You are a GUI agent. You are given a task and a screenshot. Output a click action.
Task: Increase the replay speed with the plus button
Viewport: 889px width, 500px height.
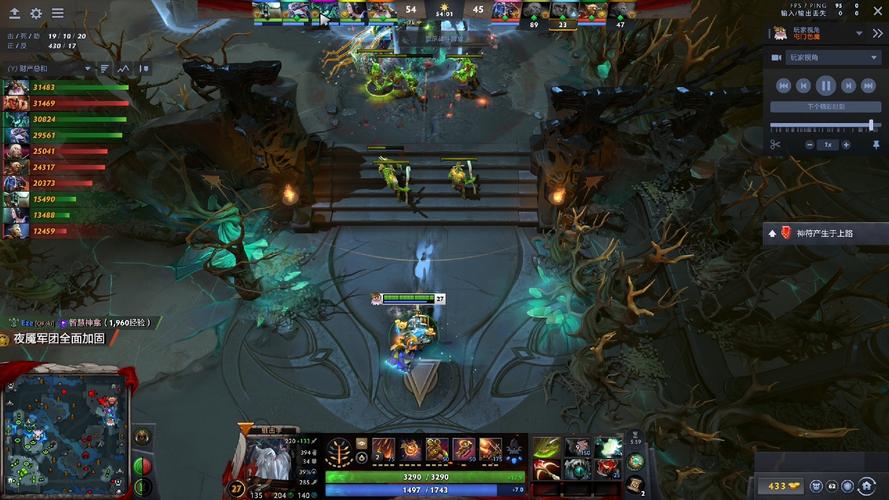(x=847, y=145)
